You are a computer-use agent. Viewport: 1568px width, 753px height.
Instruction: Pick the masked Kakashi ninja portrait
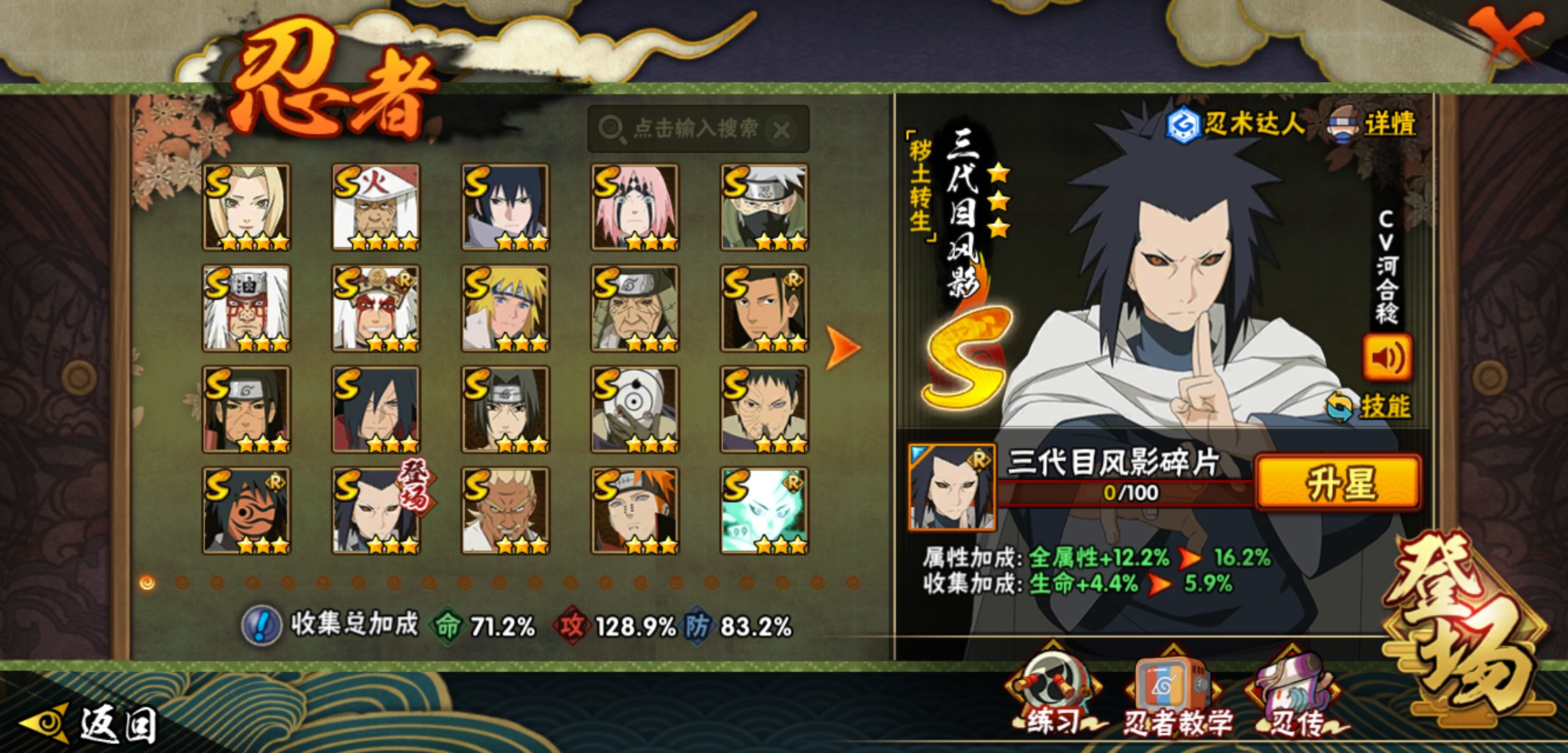pos(764,207)
